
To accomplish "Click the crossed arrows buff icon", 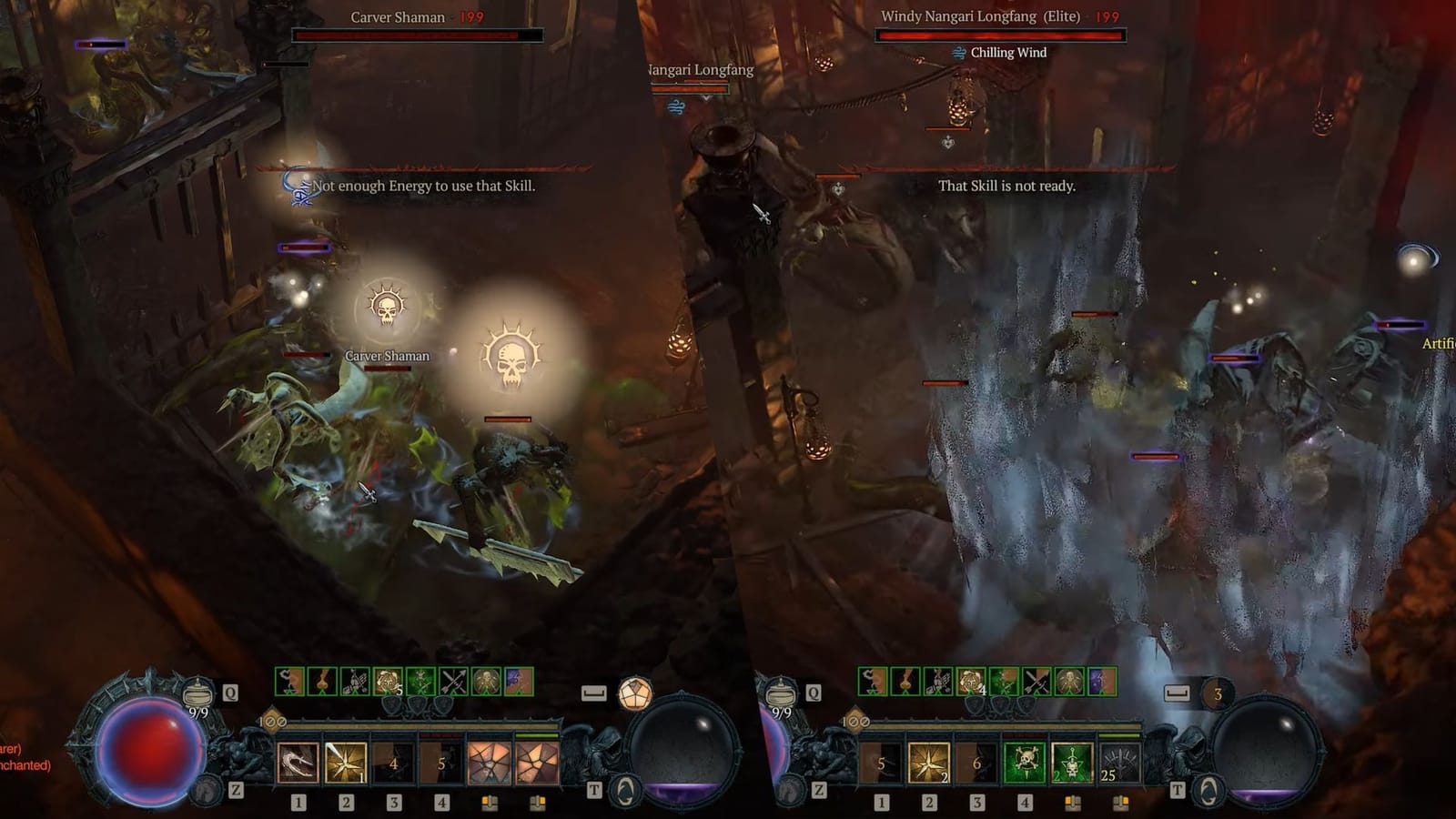I will pyautogui.click(x=453, y=680).
